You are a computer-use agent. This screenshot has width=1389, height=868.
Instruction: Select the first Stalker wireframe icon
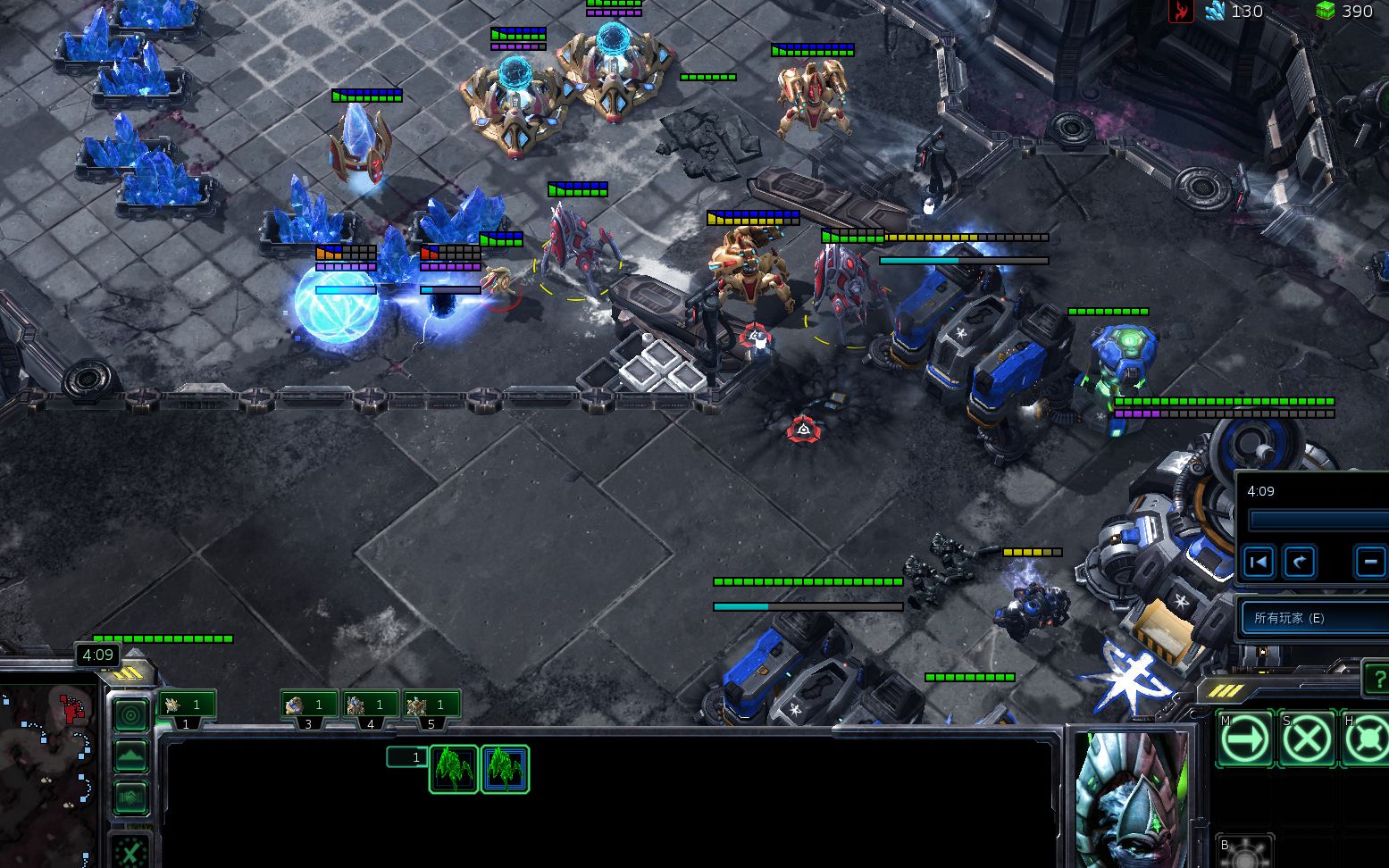click(x=454, y=769)
